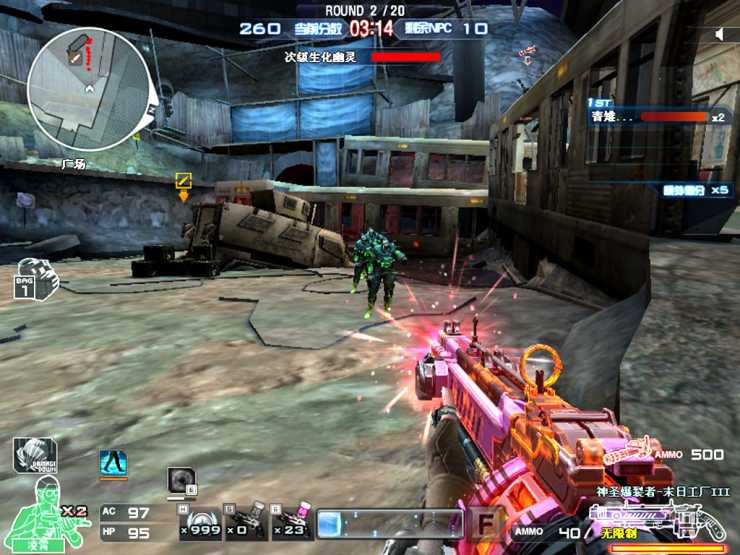740x555 pixels.
Task: Click the small gun icon beside AMMO 500
Action: click(626, 452)
